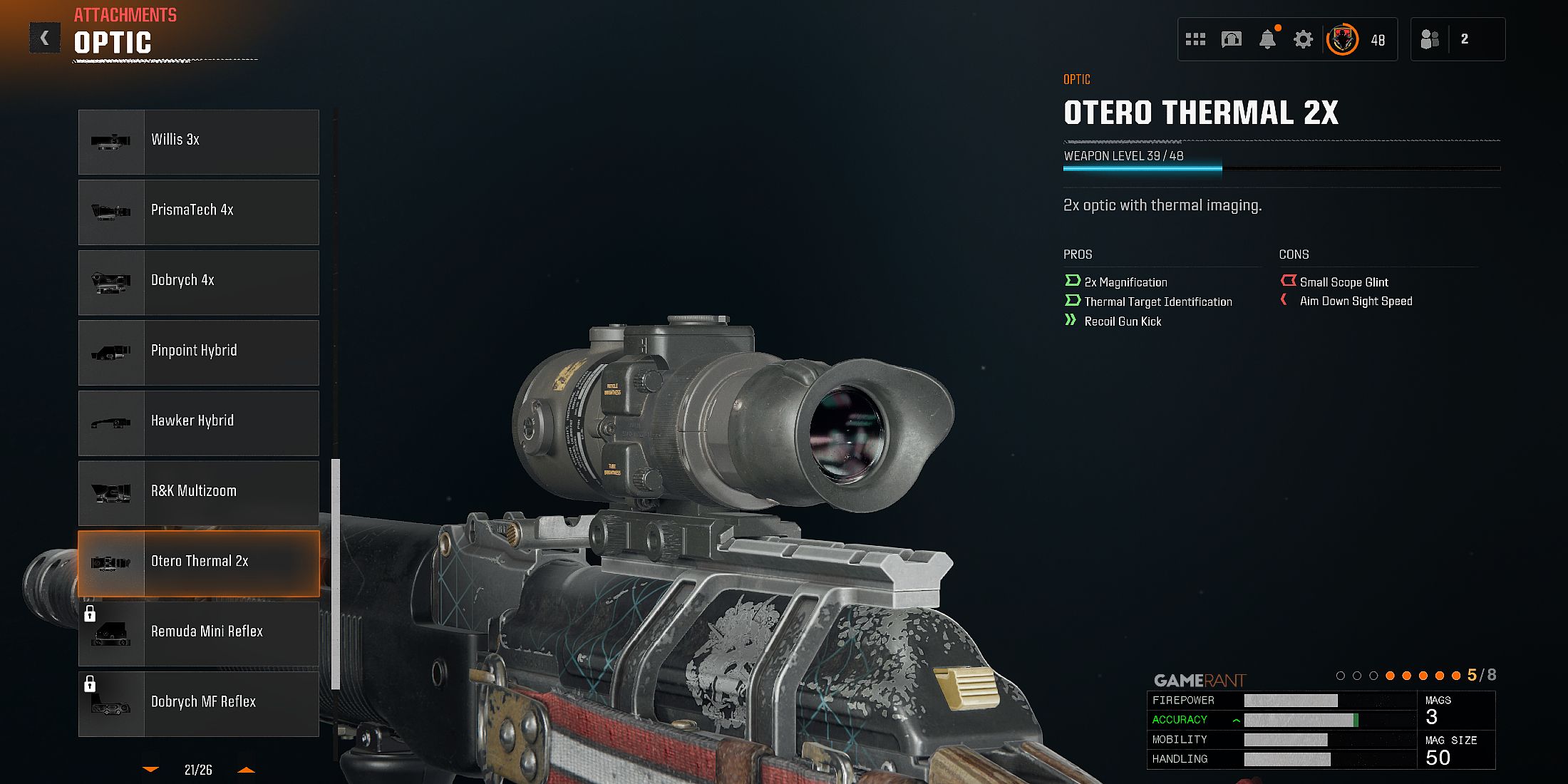Image resolution: width=1568 pixels, height=784 pixels.
Task: Click the up arrow below optic list
Action: click(246, 770)
